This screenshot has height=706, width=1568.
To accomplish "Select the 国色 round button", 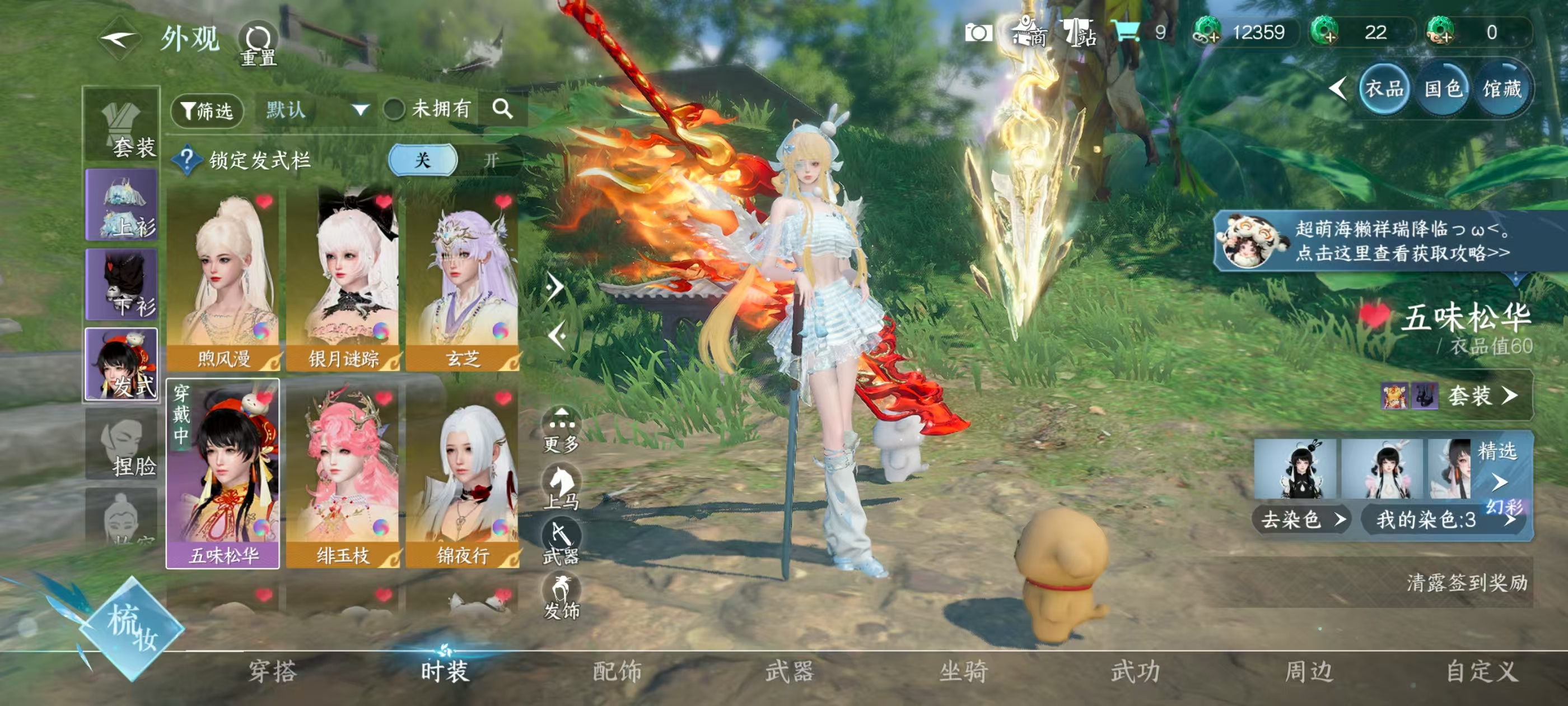I will pos(1443,90).
